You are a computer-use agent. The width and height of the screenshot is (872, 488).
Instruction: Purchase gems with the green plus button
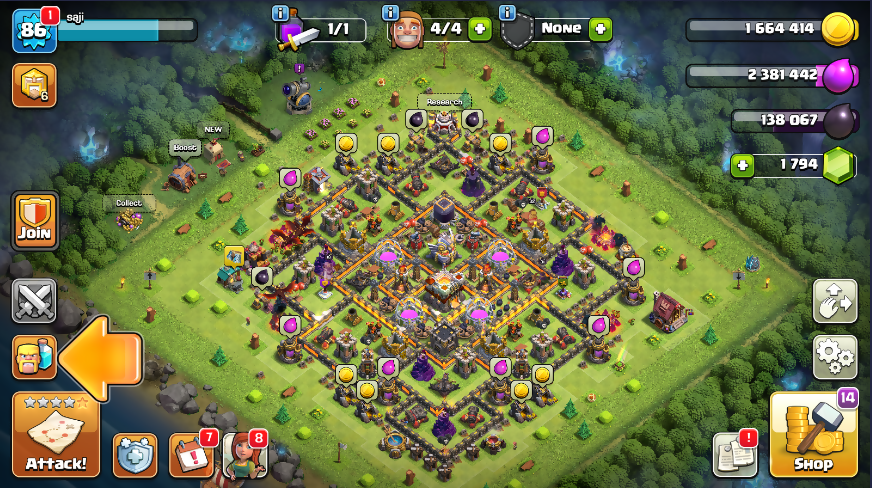click(741, 165)
